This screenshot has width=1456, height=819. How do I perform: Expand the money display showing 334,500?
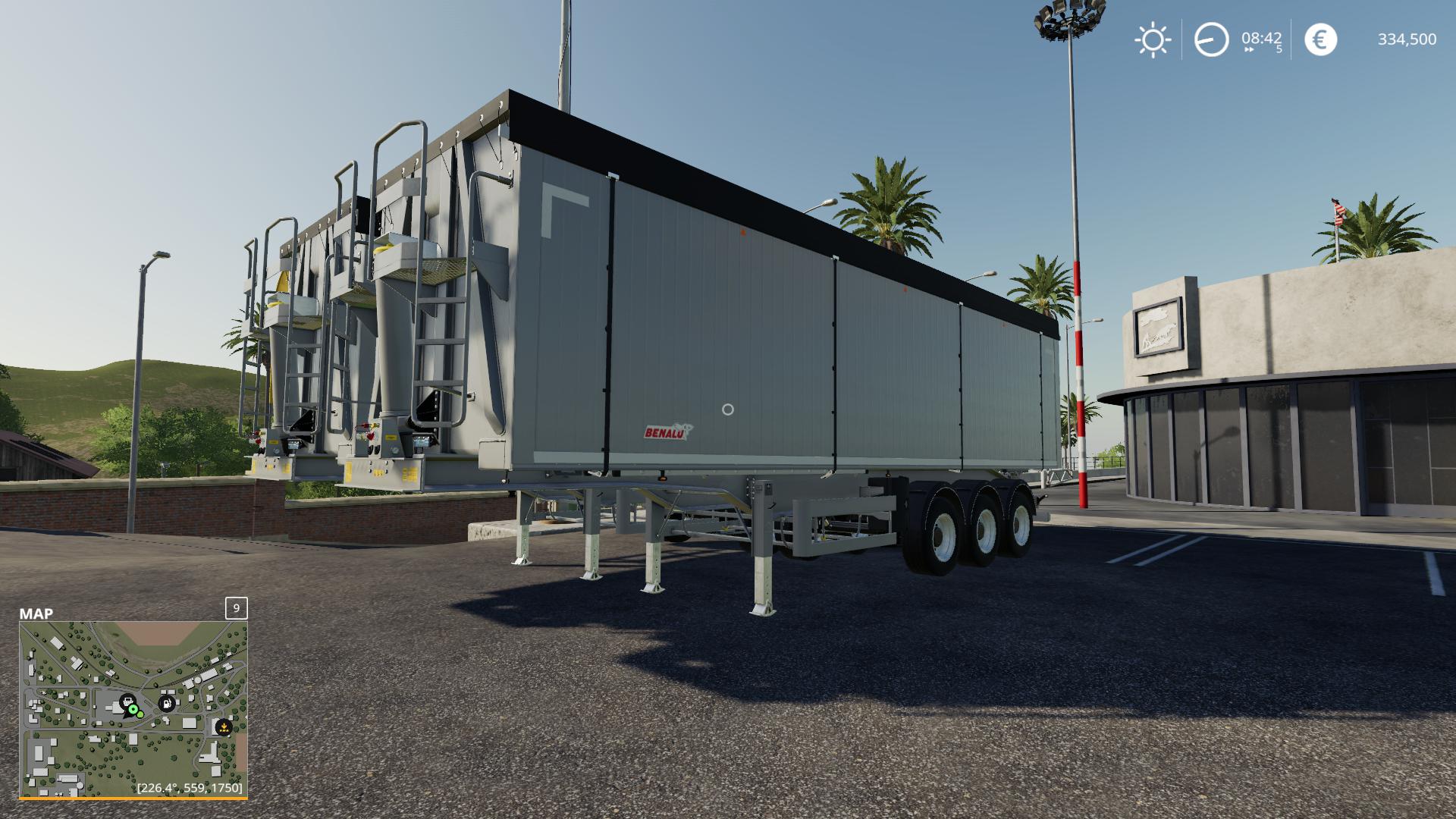coord(1407,40)
